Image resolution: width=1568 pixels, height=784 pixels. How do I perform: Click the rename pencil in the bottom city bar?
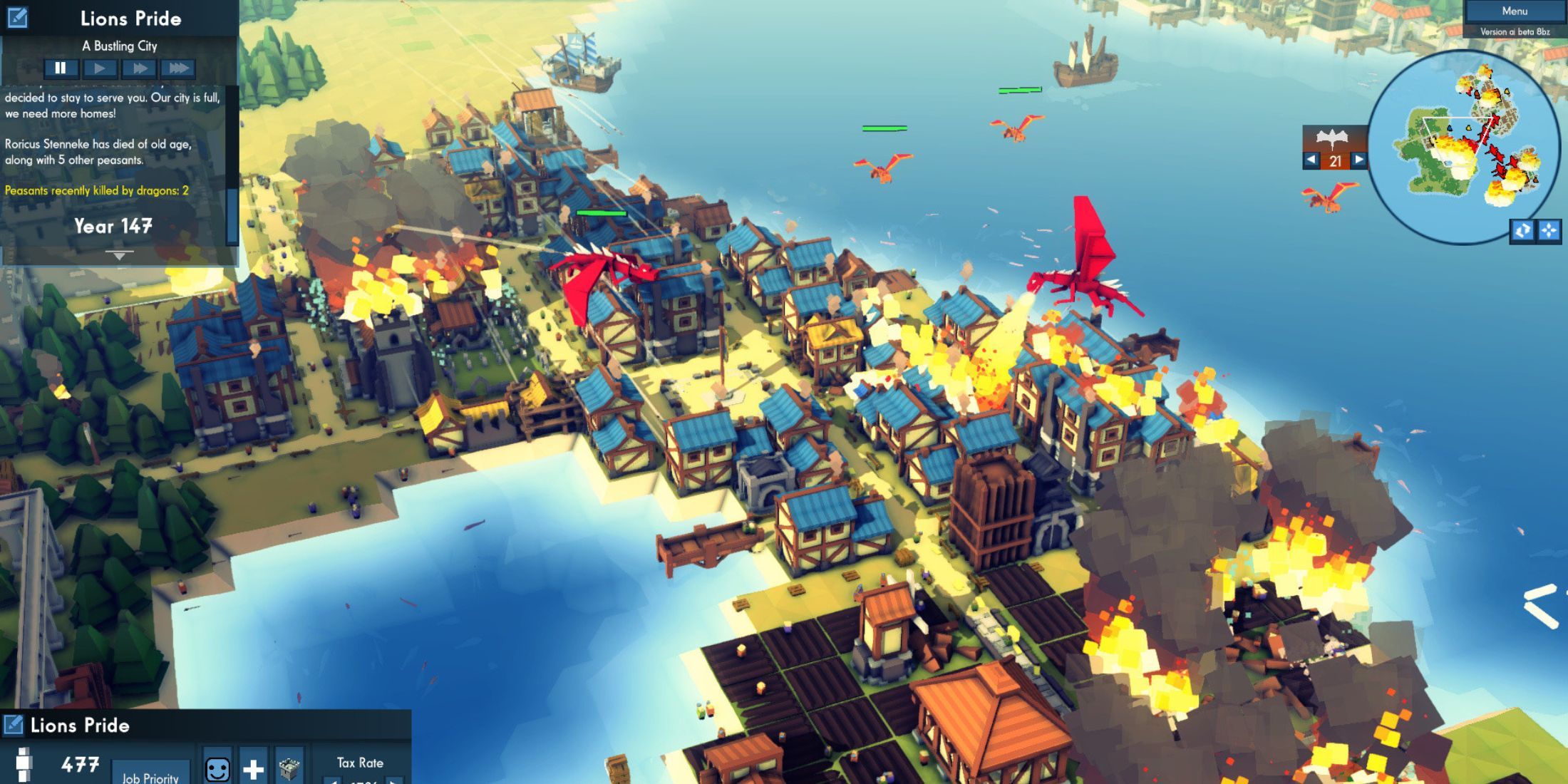point(13,725)
